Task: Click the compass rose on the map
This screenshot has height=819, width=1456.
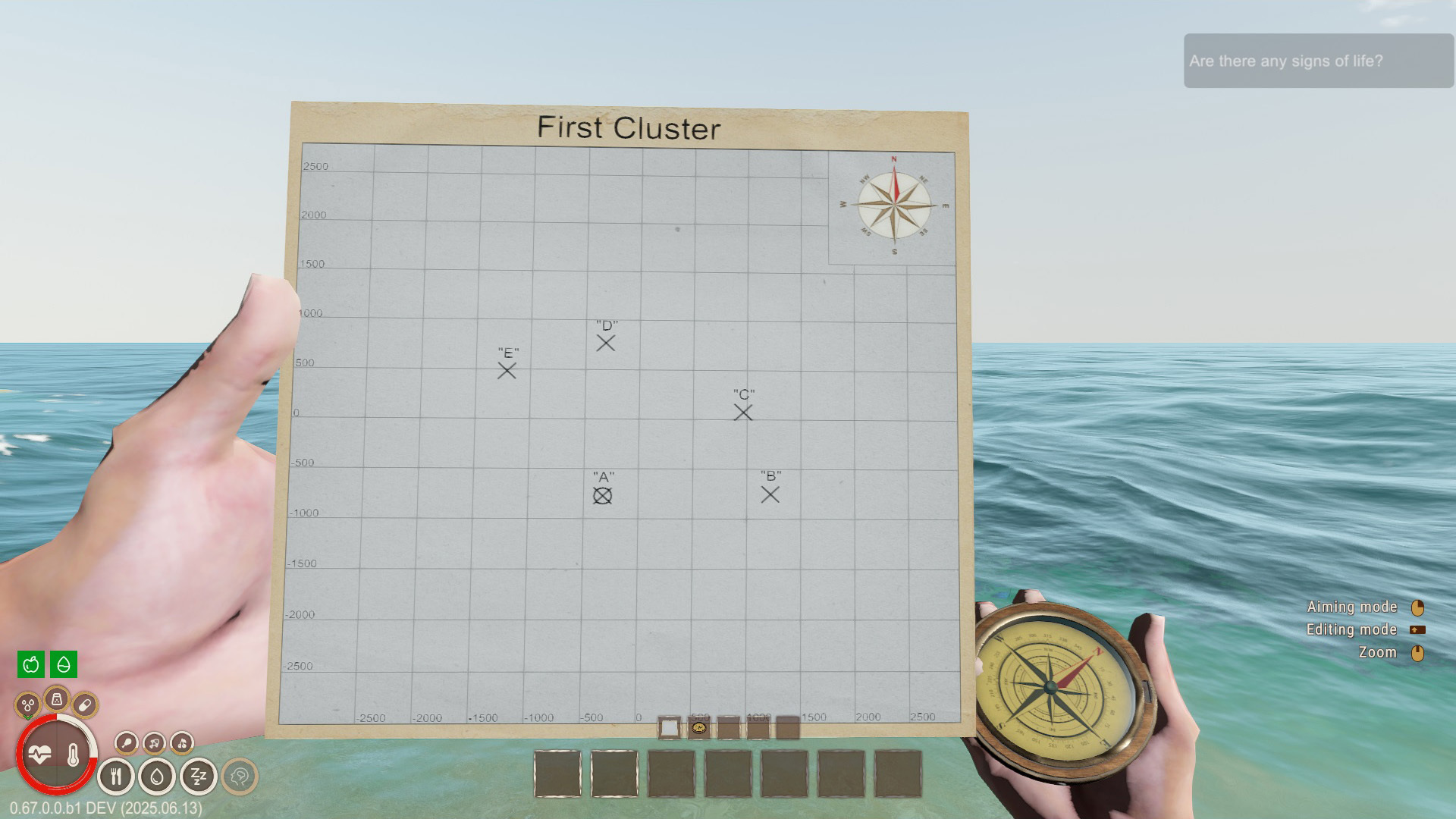Action: point(895,205)
